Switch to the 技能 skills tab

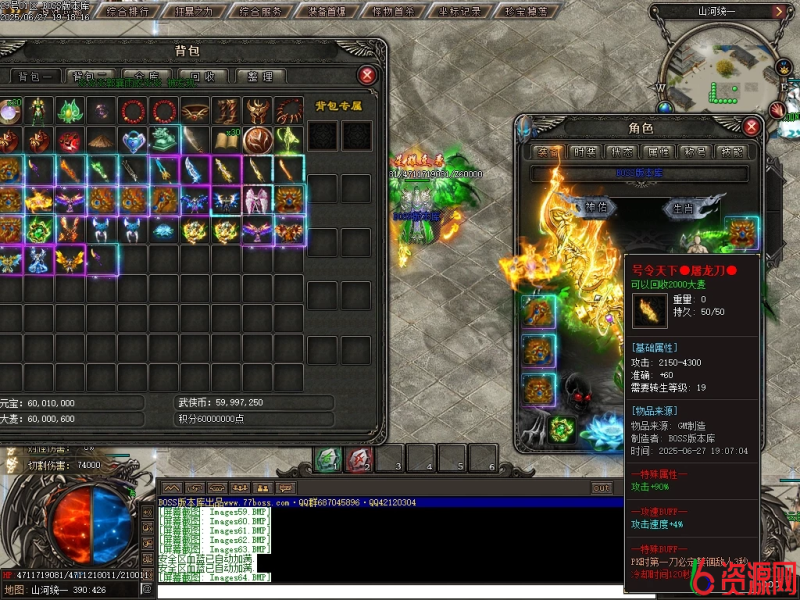[730, 152]
